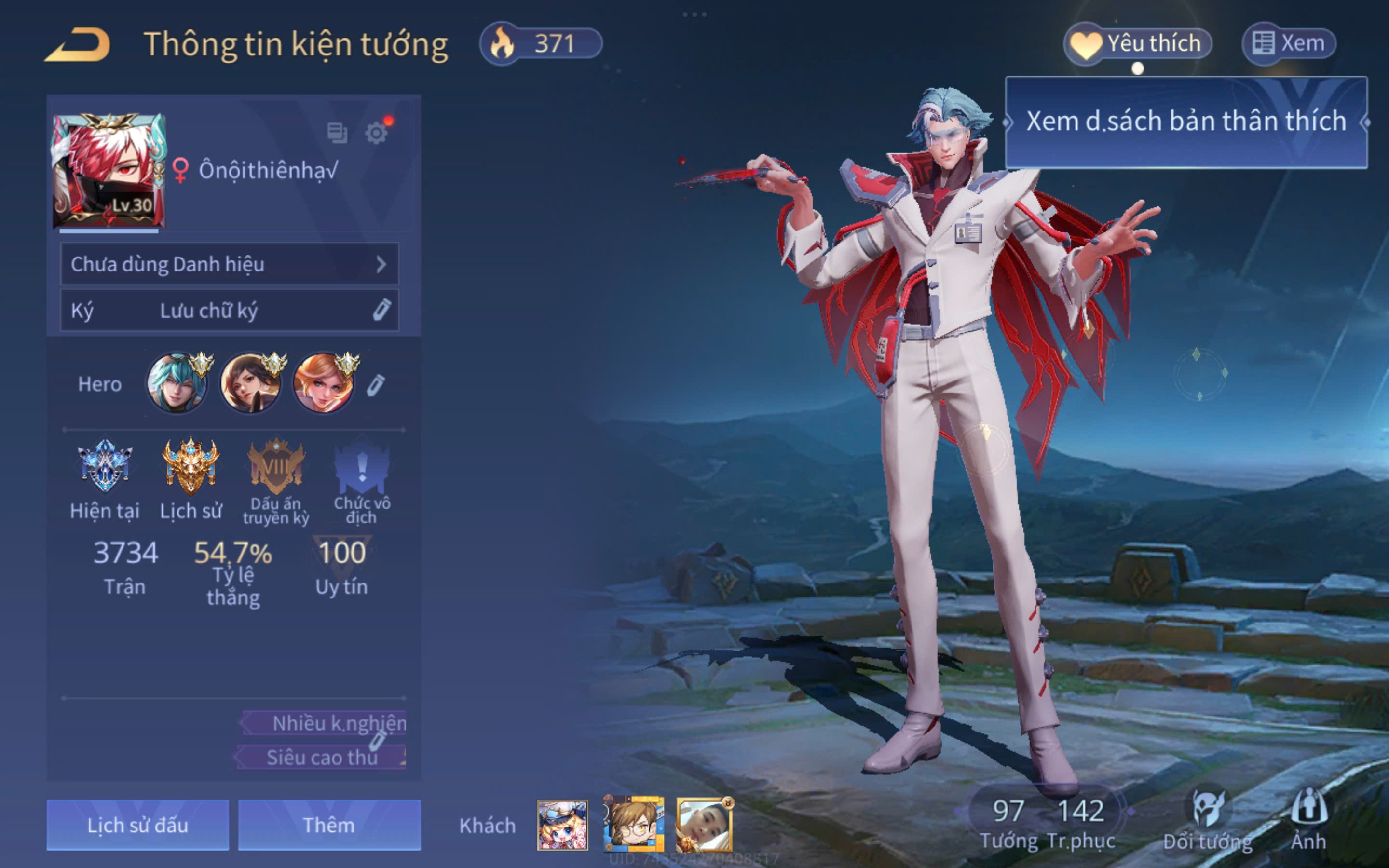Edit the featured Hero list with pencil
The width and height of the screenshot is (1389, 868).
click(376, 385)
